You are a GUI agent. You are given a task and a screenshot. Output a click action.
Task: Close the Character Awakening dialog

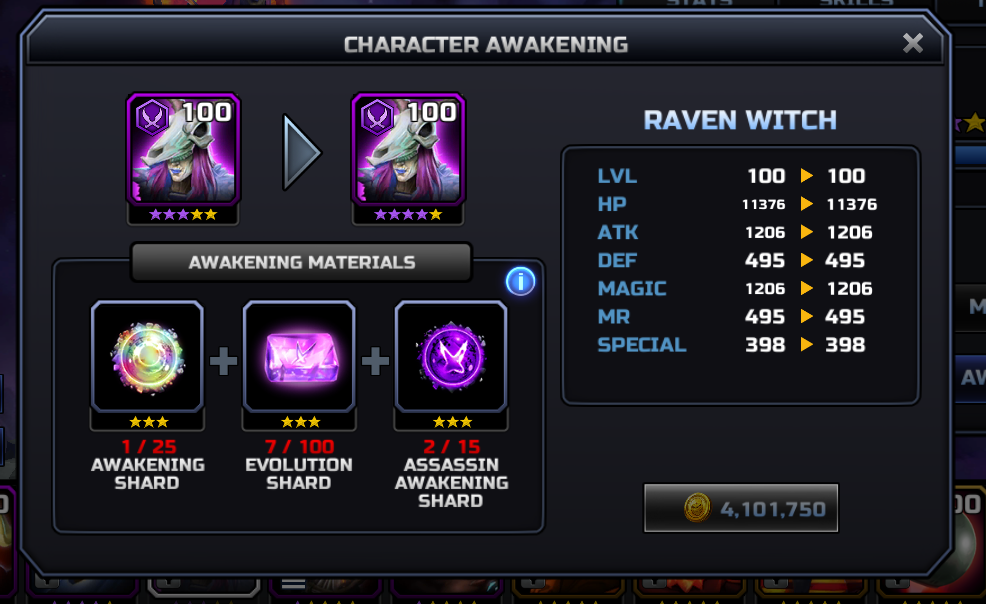[912, 43]
